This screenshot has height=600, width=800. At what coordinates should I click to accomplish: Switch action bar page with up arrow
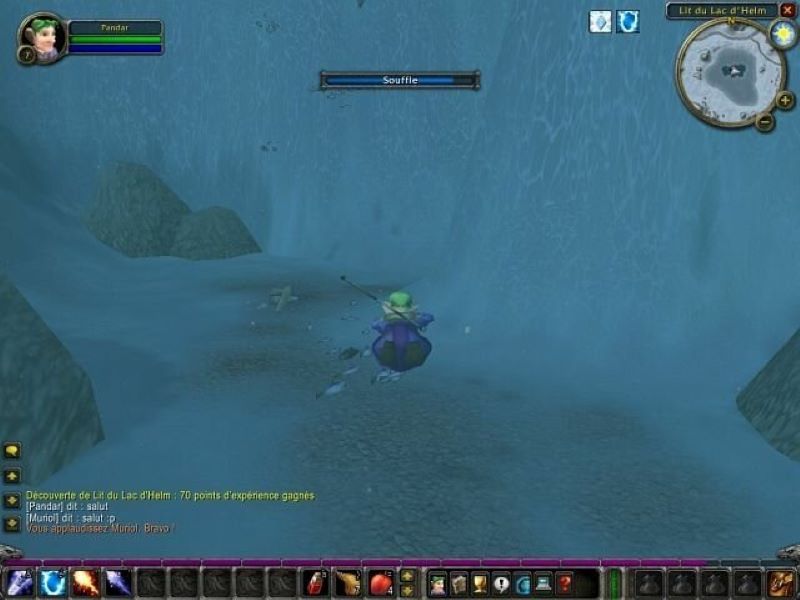tap(407, 575)
